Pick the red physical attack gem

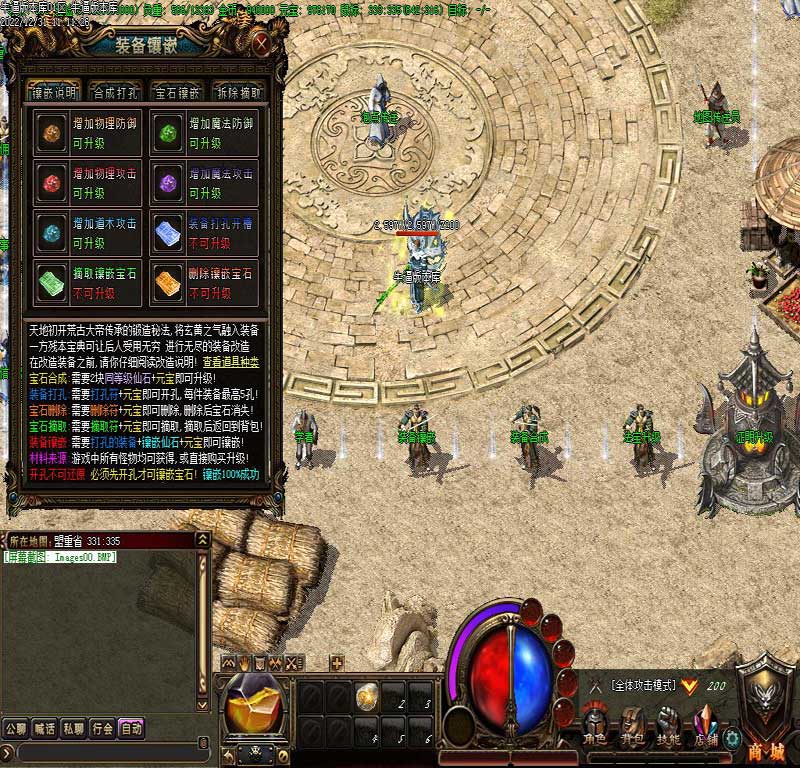point(49,184)
